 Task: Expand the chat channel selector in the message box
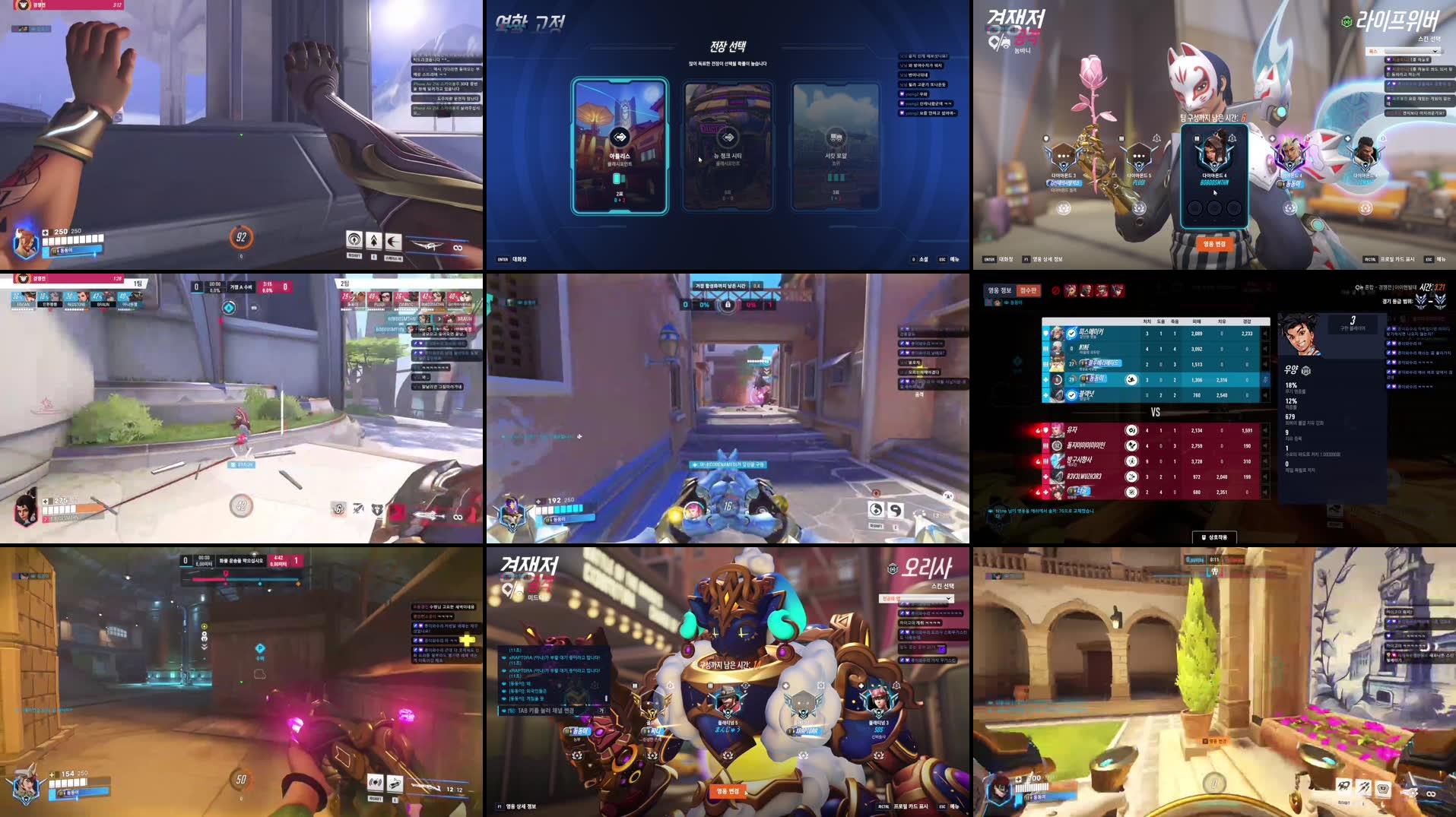(511, 710)
